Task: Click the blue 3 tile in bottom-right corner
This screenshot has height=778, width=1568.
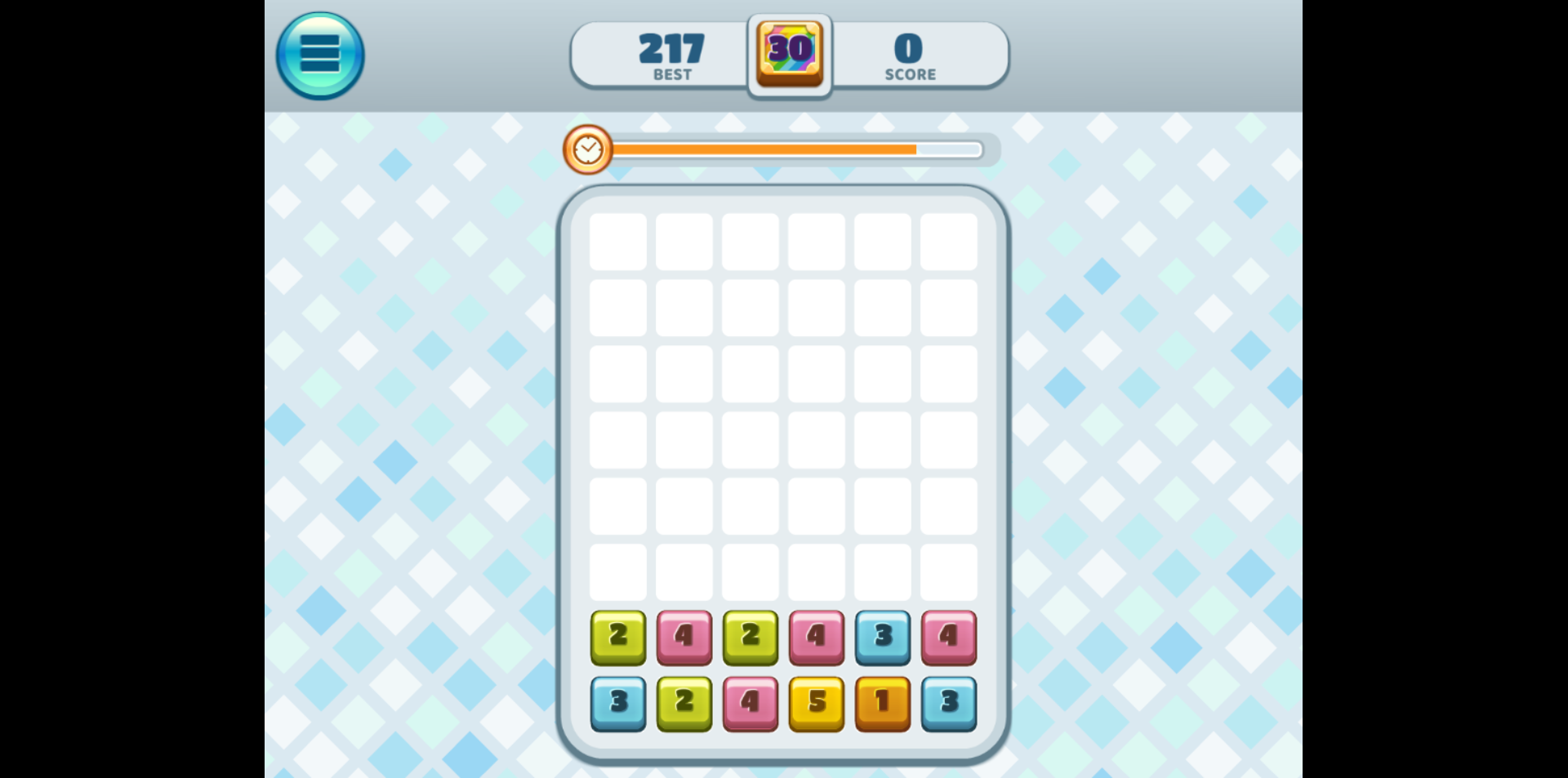Action: tap(948, 703)
